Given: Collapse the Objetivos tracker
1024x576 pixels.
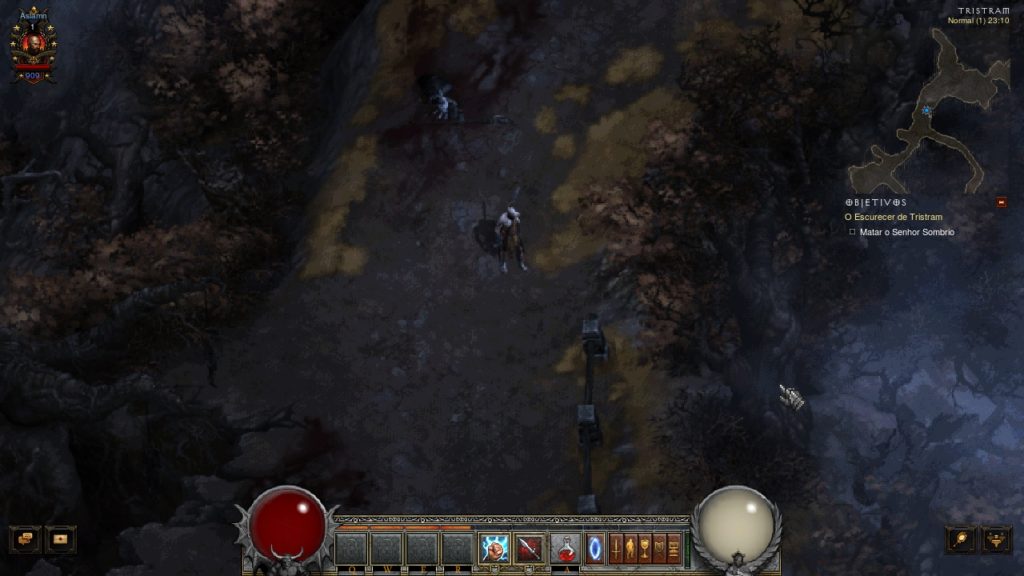Looking at the screenshot, I should pos(1002,202).
